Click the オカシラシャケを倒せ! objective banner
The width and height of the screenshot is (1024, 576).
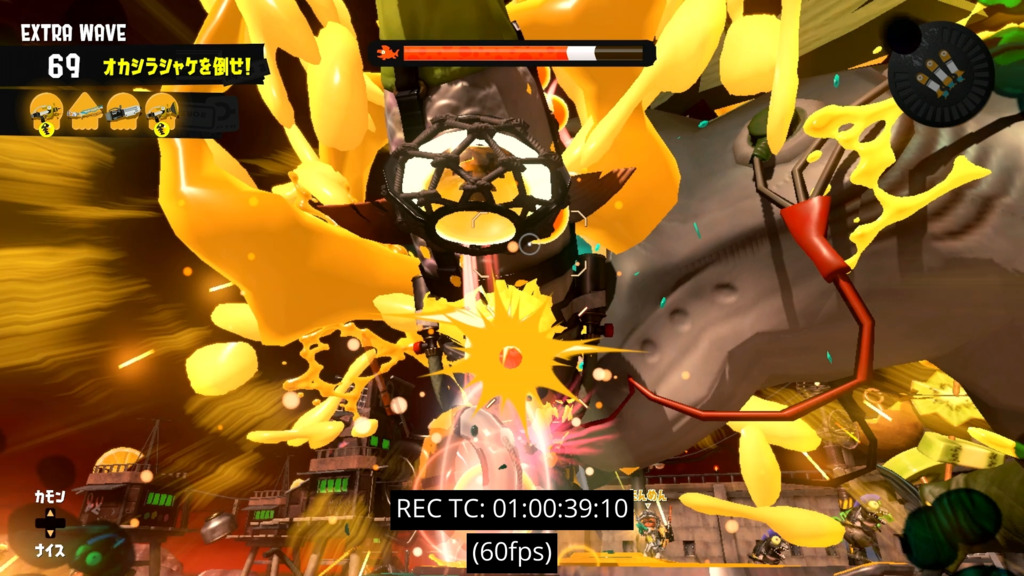click(184, 68)
